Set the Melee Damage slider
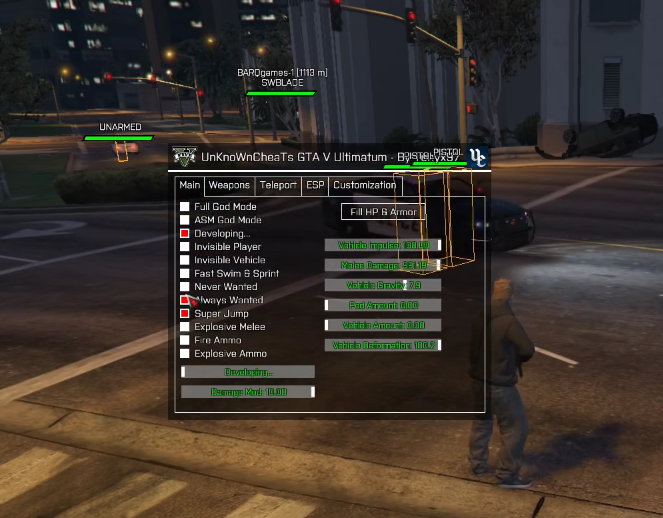The height and width of the screenshot is (518, 663). [x=383, y=265]
